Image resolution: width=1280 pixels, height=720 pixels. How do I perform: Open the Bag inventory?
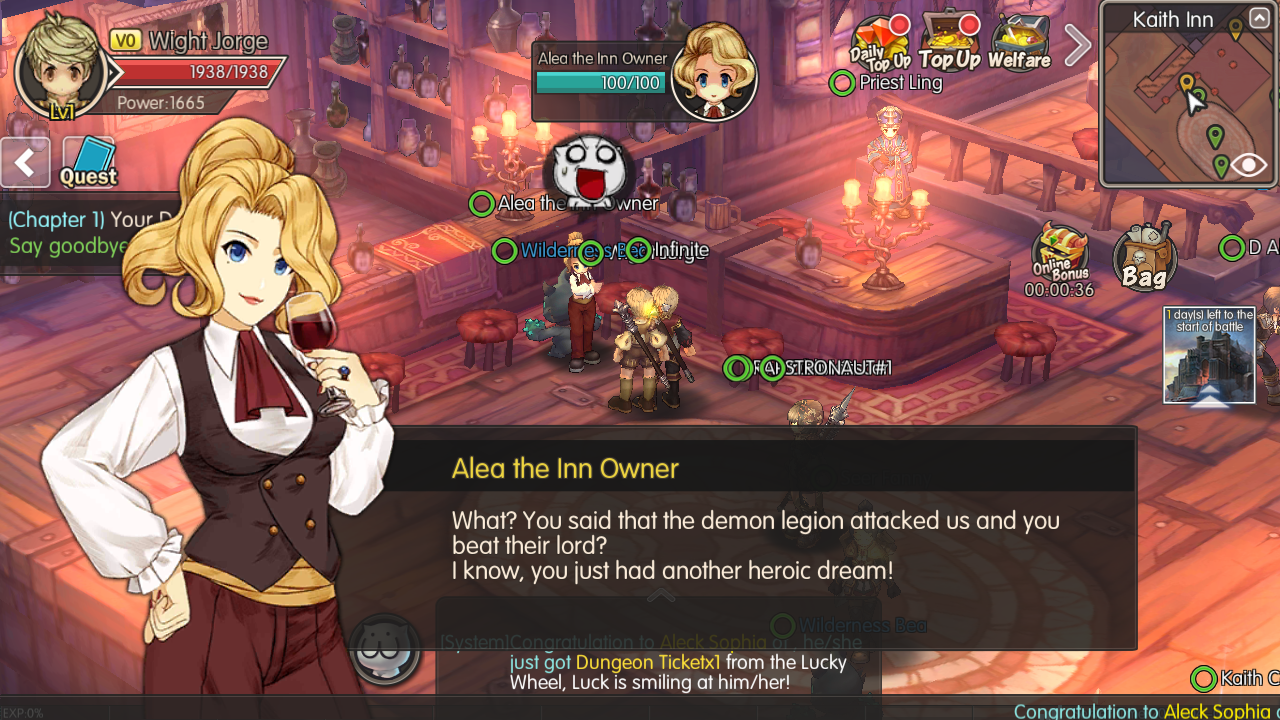[1144, 258]
